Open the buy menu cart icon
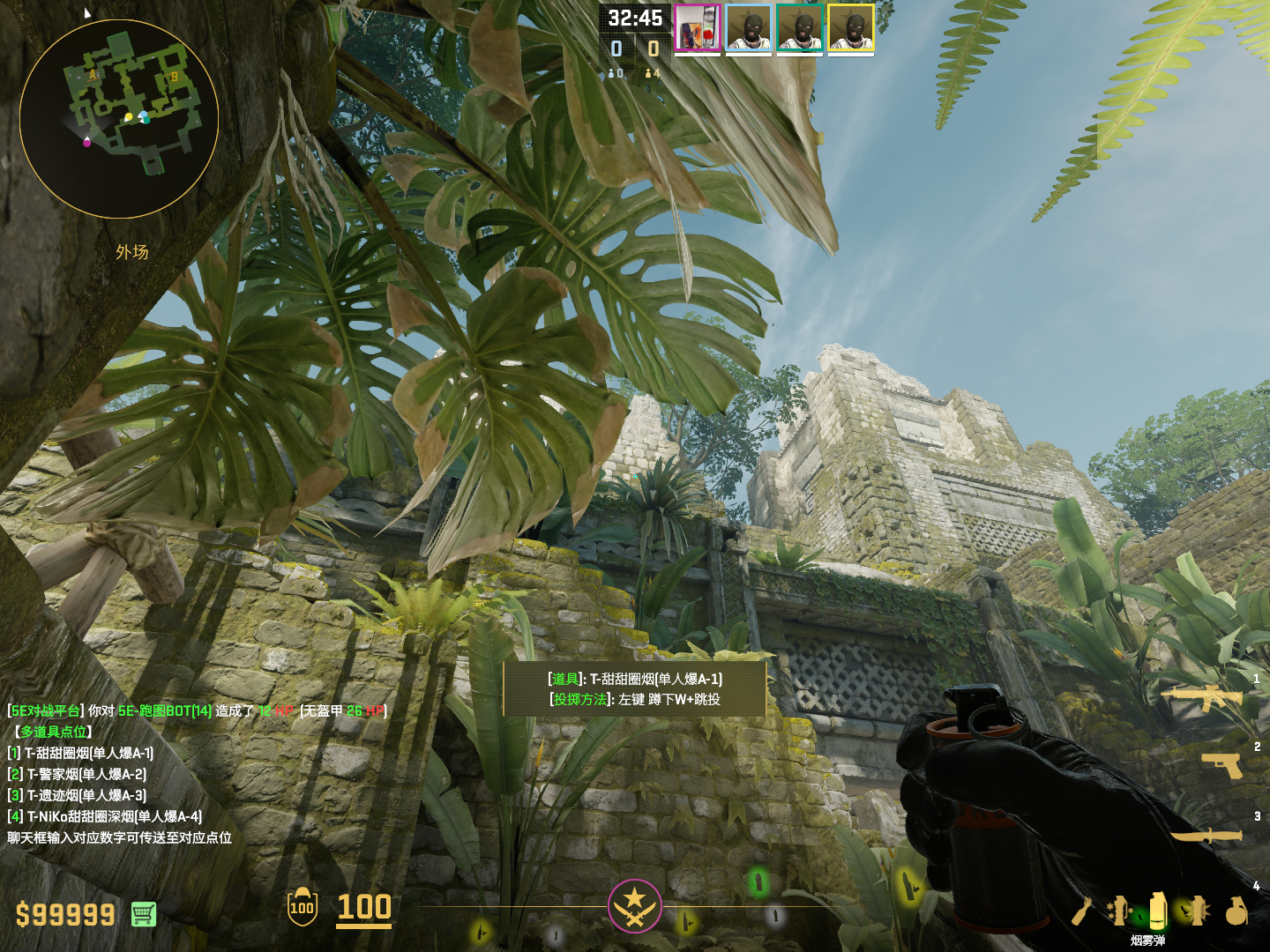Viewport: 1270px width, 952px height. (x=144, y=914)
